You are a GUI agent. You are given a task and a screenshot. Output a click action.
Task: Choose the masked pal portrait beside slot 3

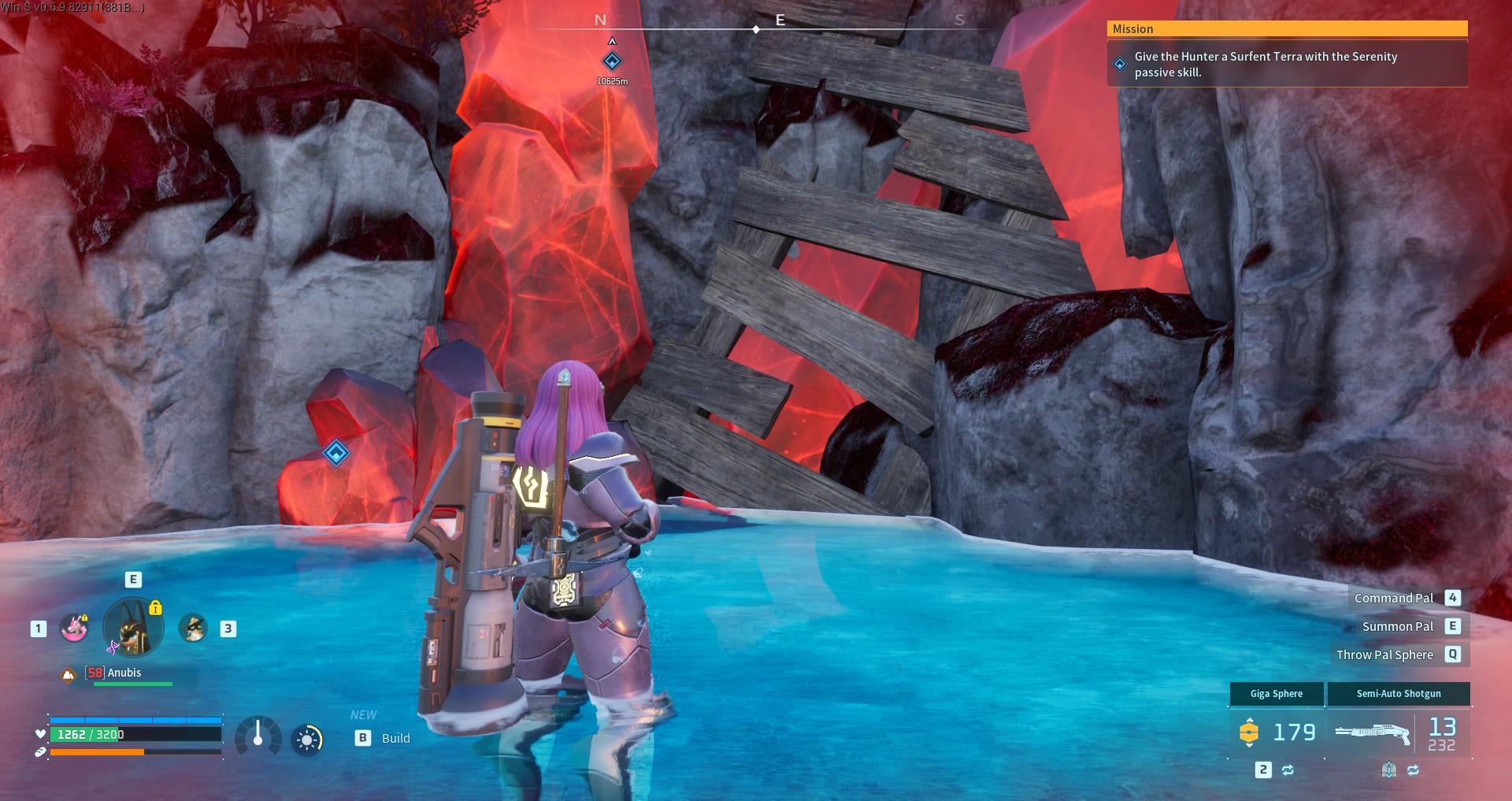(x=193, y=628)
